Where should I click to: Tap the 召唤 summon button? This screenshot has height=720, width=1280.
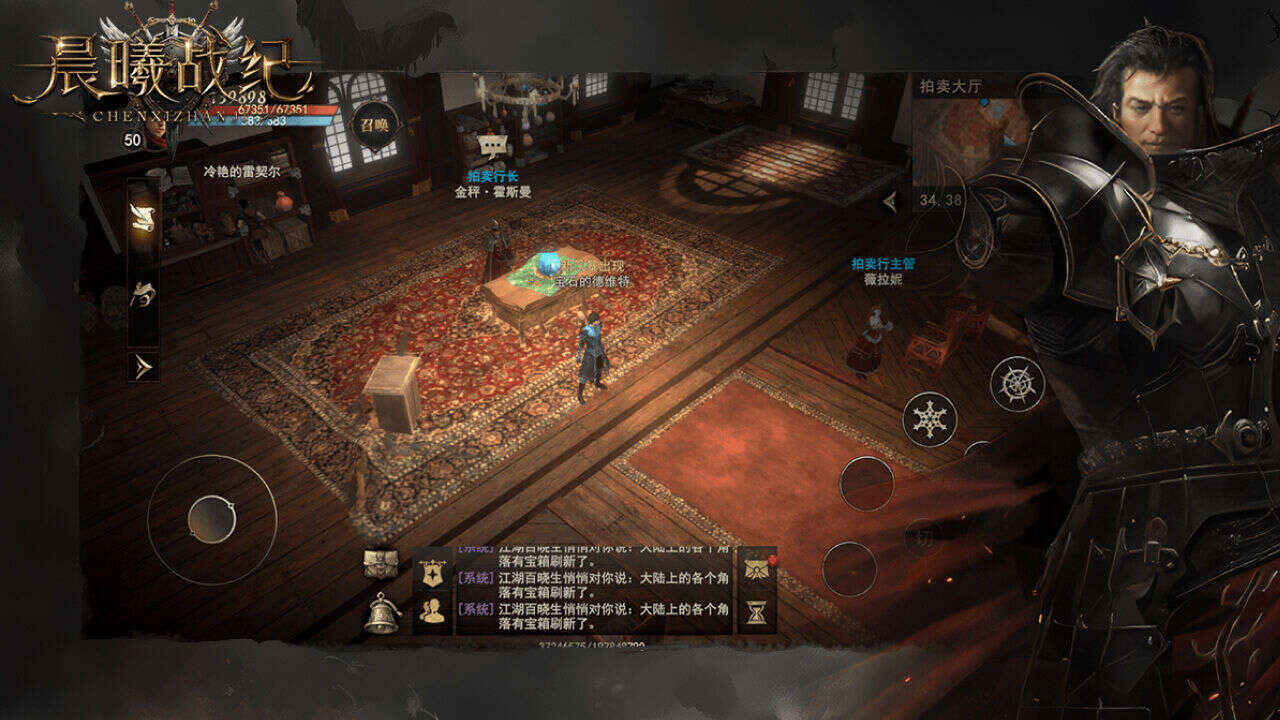(375, 125)
